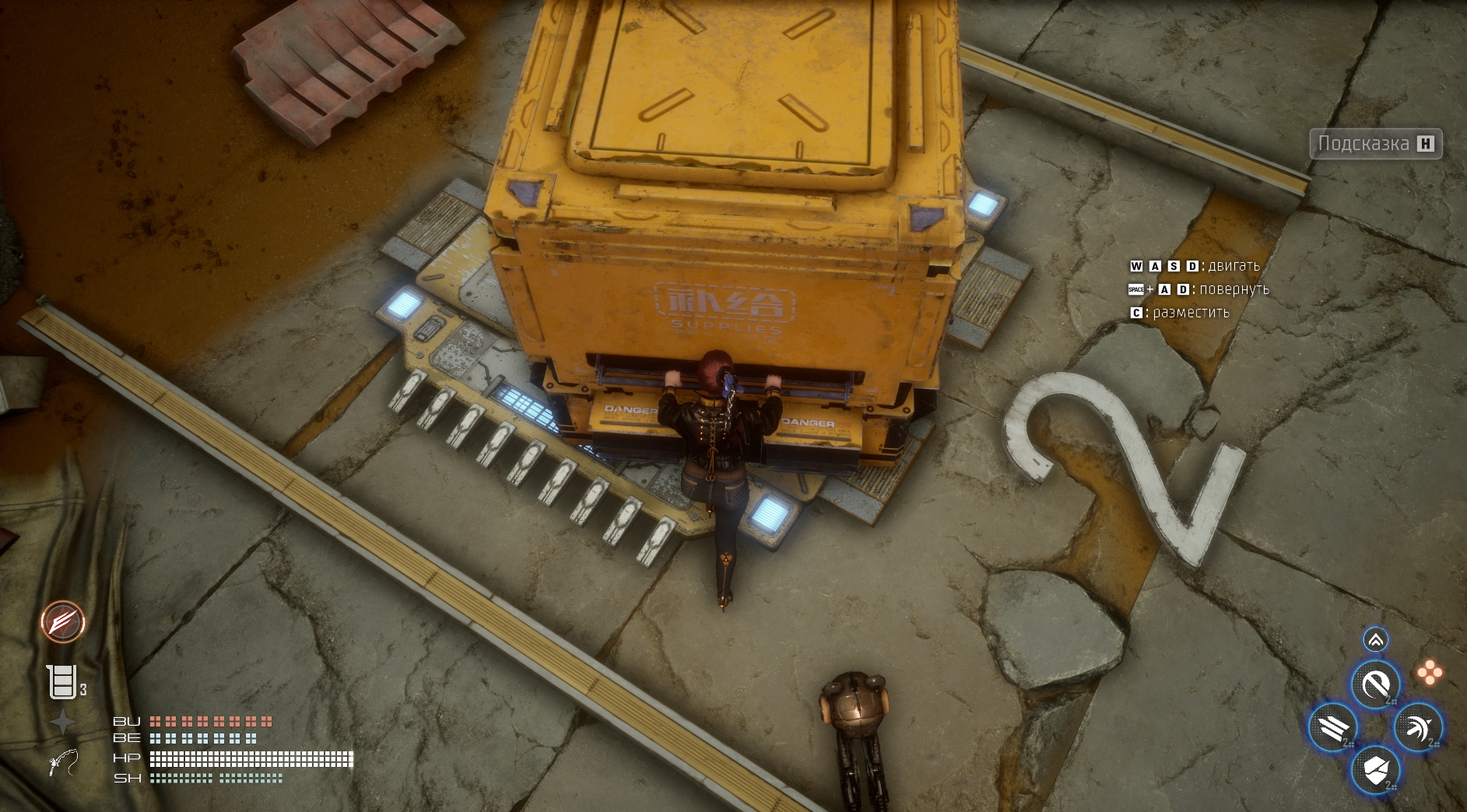The image size is (1467, 812).
Task: Activate the cracked shield beta skill
Action: (x=1375, y=771)
